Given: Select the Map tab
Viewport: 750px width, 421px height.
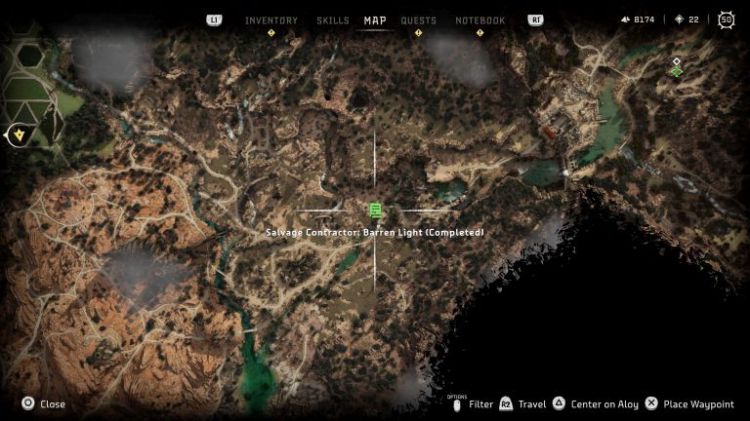Looking at the screenshot, I should (x=375, y=20).
